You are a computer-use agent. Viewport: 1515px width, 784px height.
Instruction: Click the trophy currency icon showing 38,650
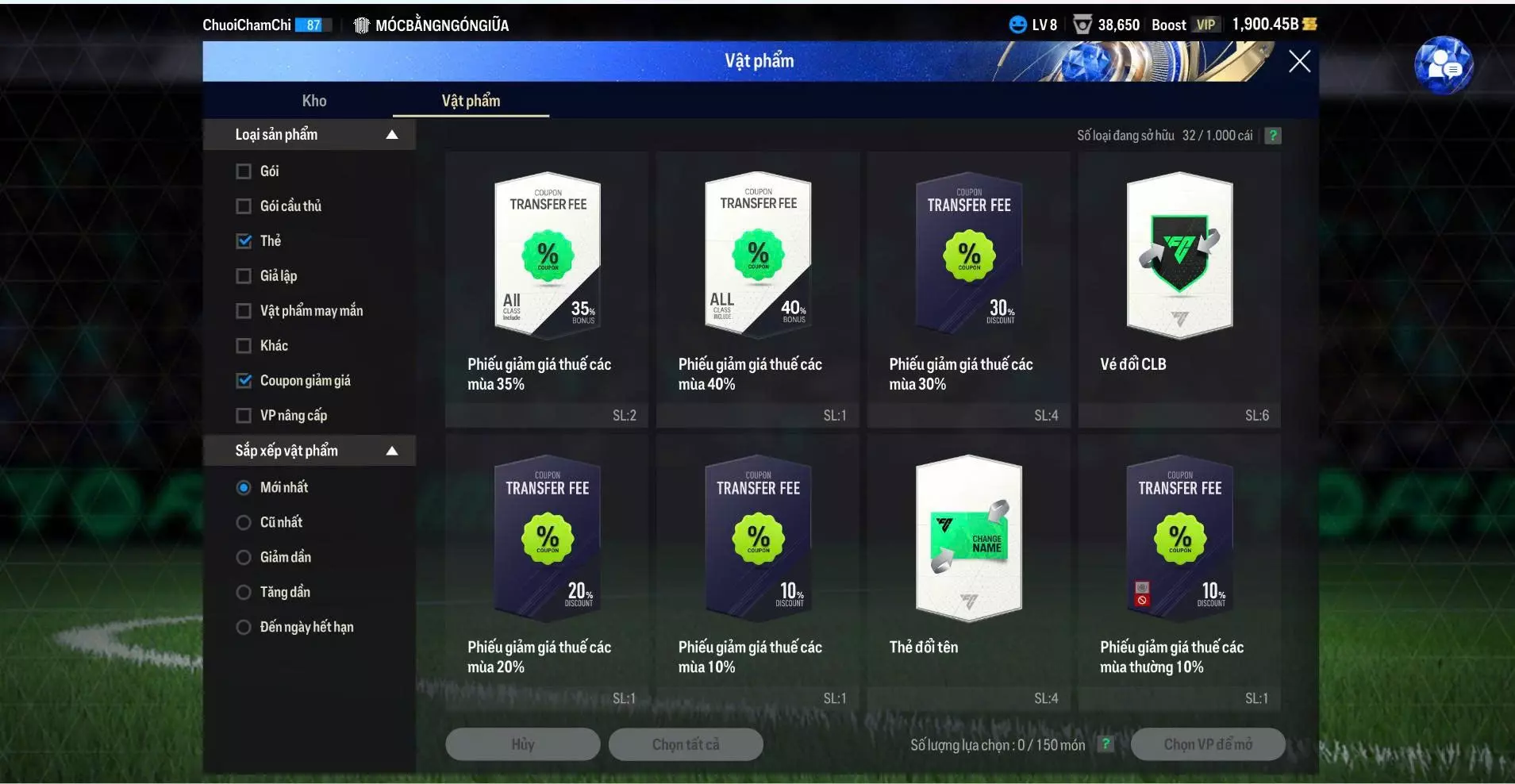click(1082, 24)
